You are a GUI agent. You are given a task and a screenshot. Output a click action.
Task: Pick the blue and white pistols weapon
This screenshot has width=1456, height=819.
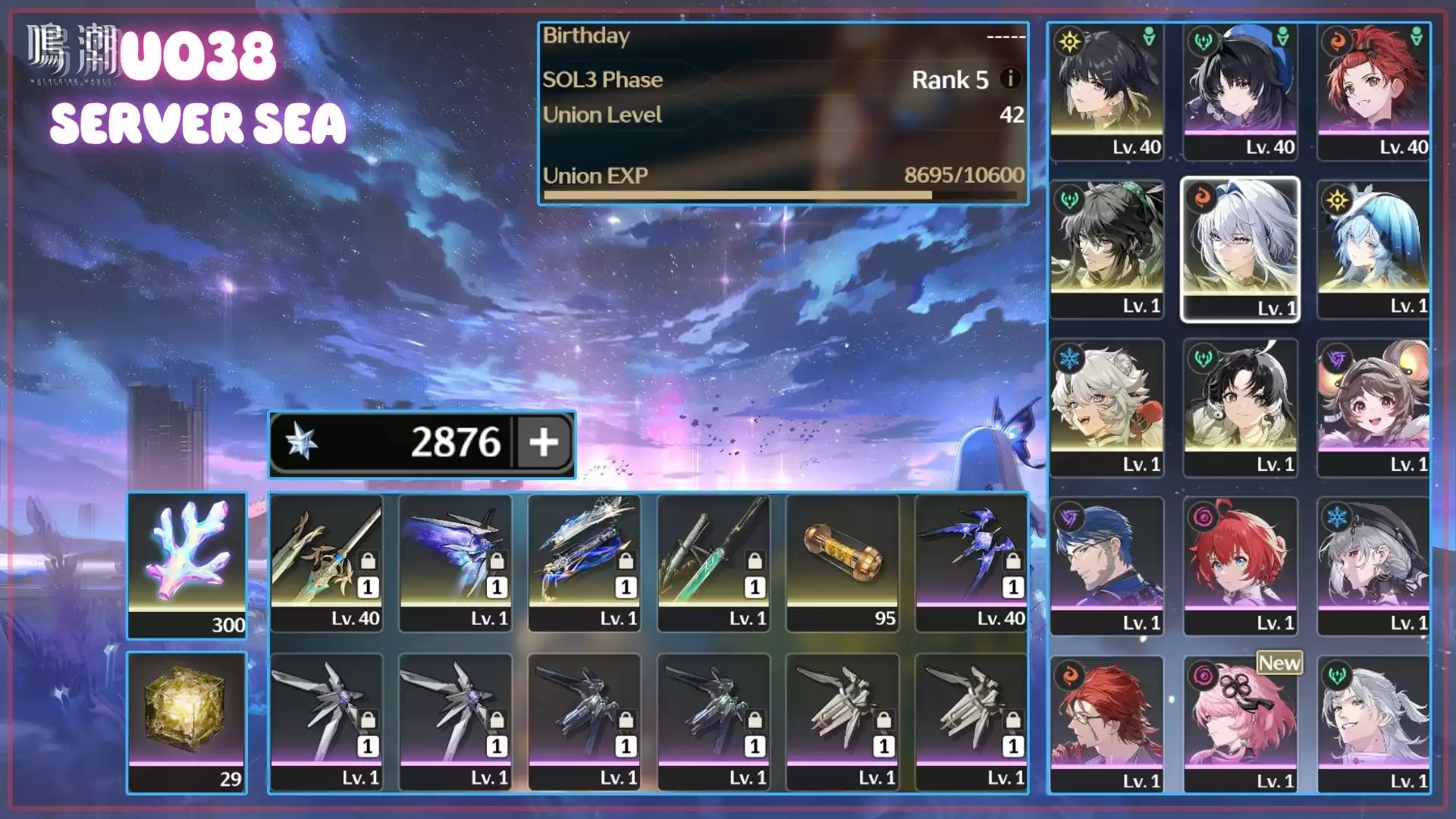[585, 563]
